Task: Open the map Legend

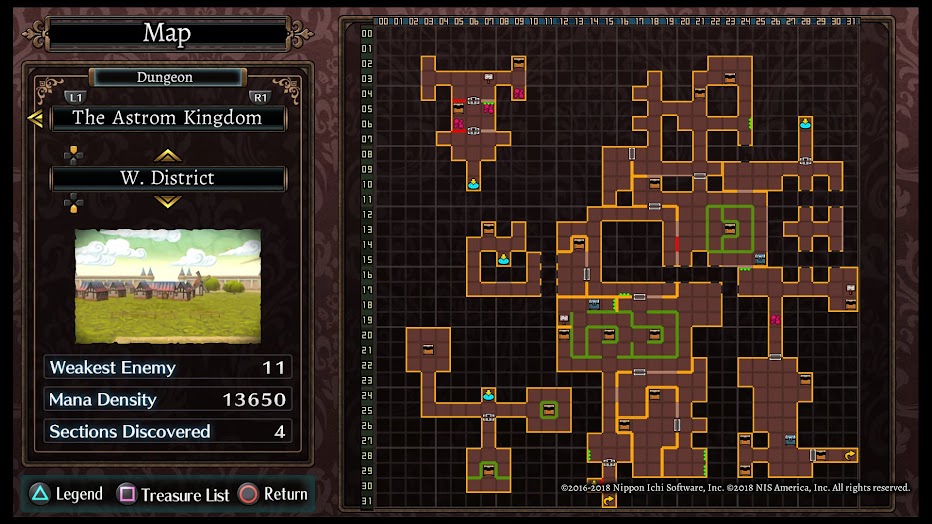Action: point(67,494)
